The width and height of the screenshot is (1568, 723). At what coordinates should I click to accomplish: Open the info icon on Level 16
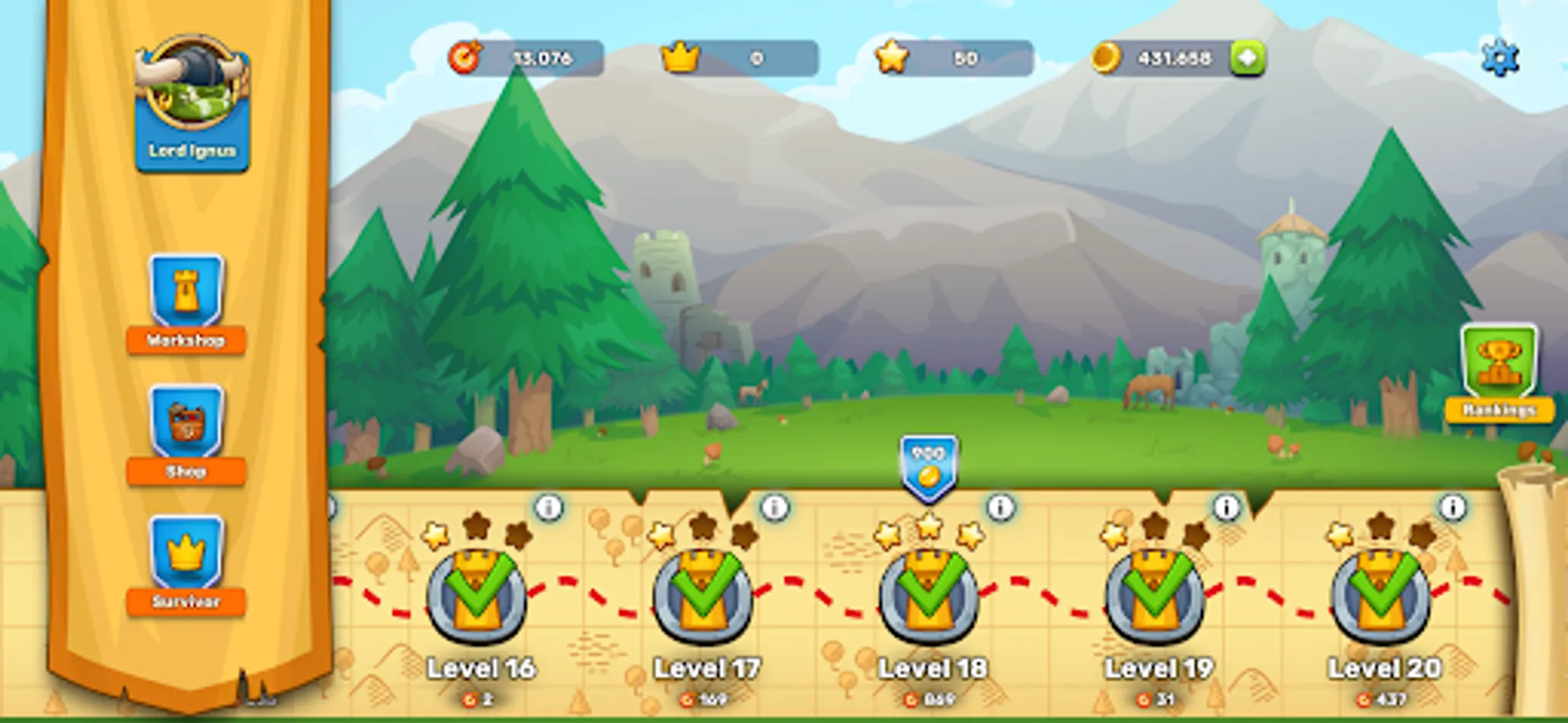point(548,507)
